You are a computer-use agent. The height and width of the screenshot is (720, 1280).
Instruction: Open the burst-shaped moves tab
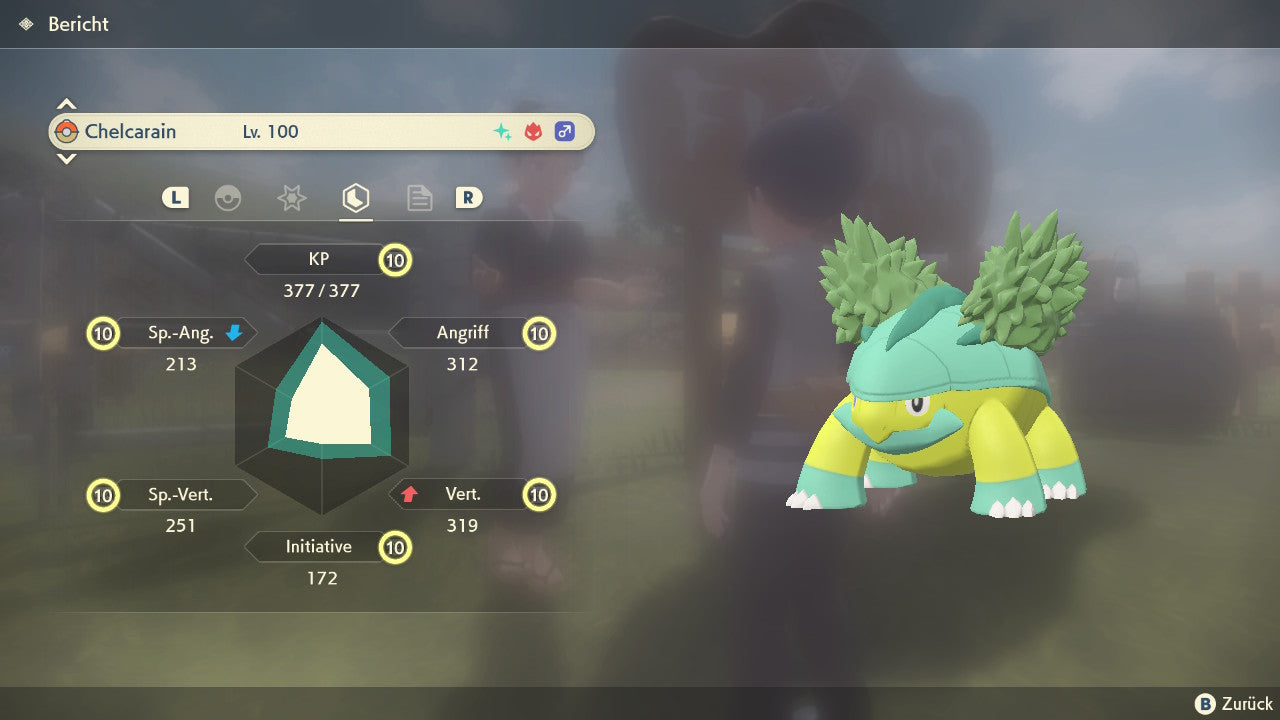pyautogui.click(x=291, y=198)
